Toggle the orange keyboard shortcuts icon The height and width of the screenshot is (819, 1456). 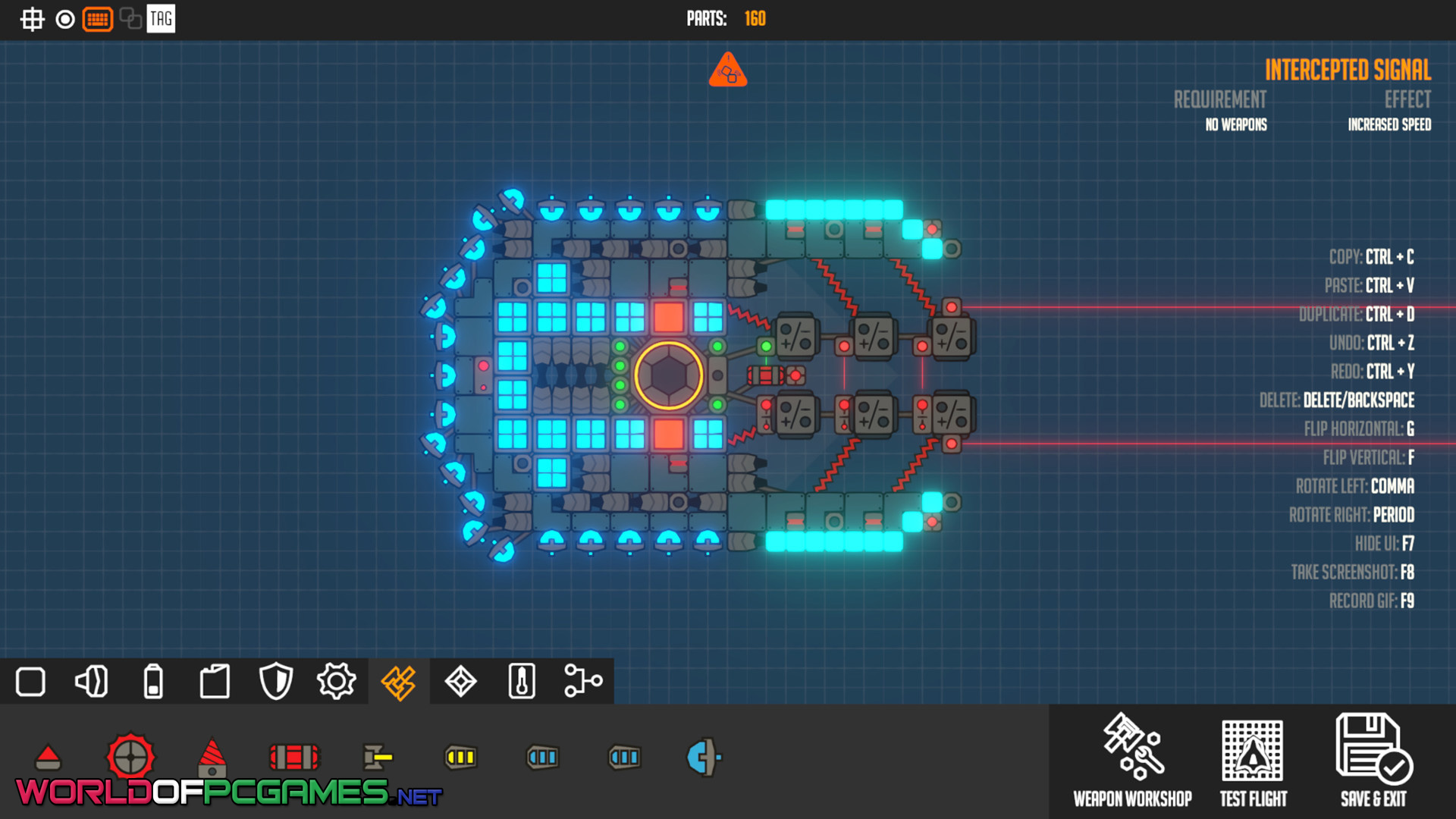click(x=98, y=19)
